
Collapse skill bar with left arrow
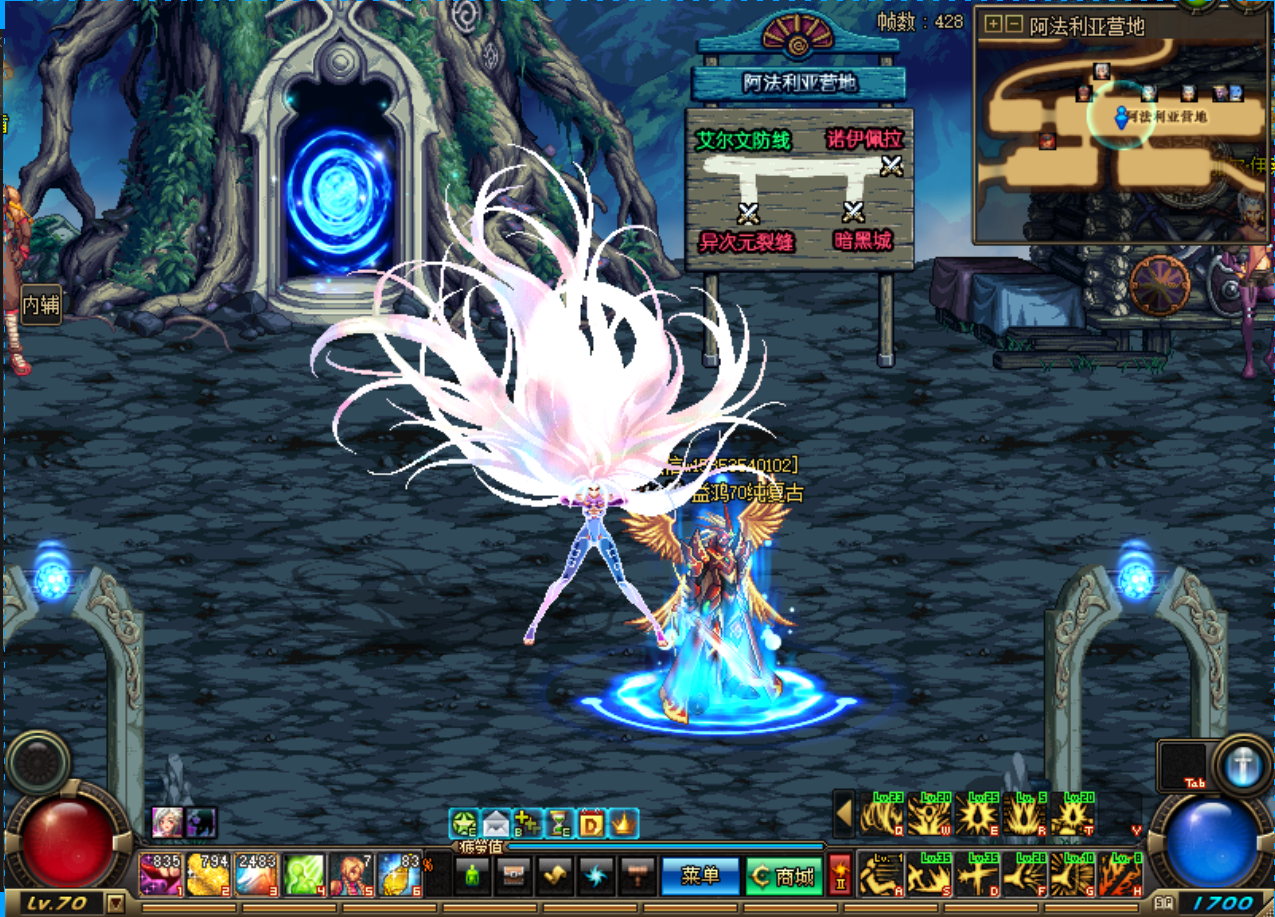(x=844, y=813)
